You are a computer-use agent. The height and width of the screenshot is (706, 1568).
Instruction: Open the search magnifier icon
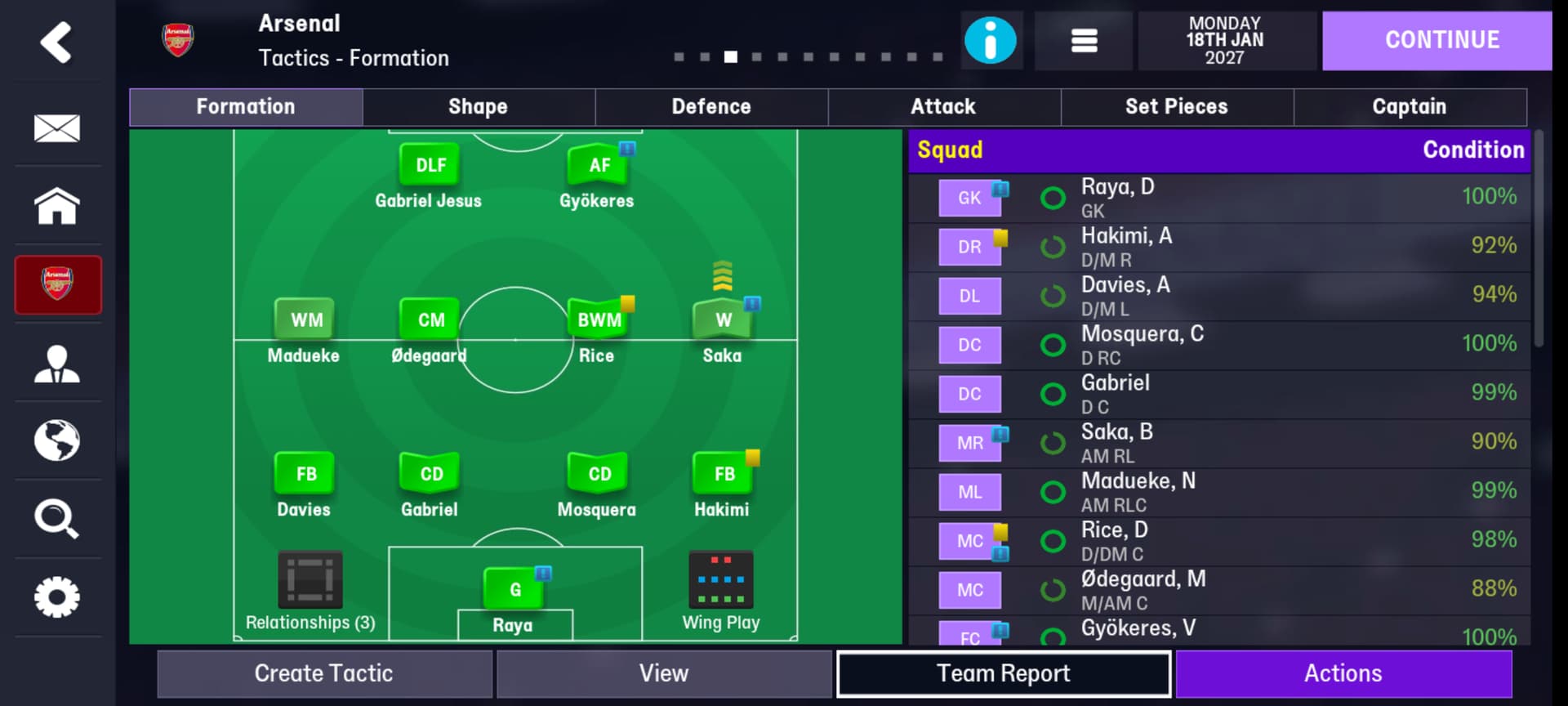pyautogui.click(x=57, y=519)
